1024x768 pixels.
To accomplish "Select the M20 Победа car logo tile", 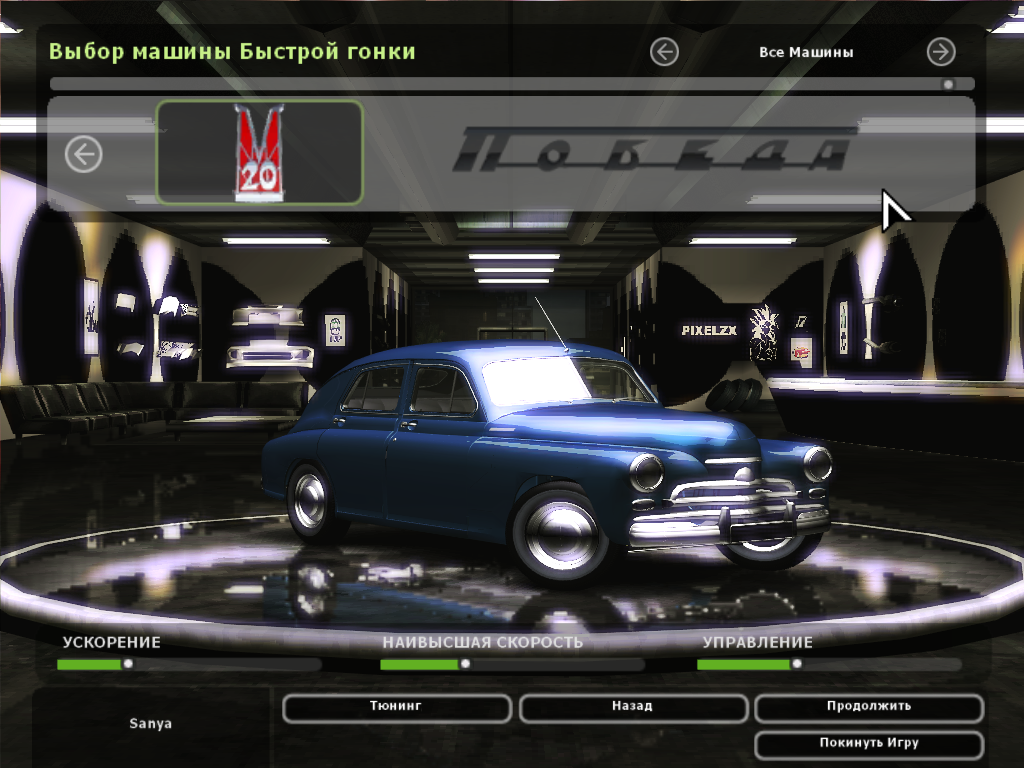I will click(x=259, y=152).
